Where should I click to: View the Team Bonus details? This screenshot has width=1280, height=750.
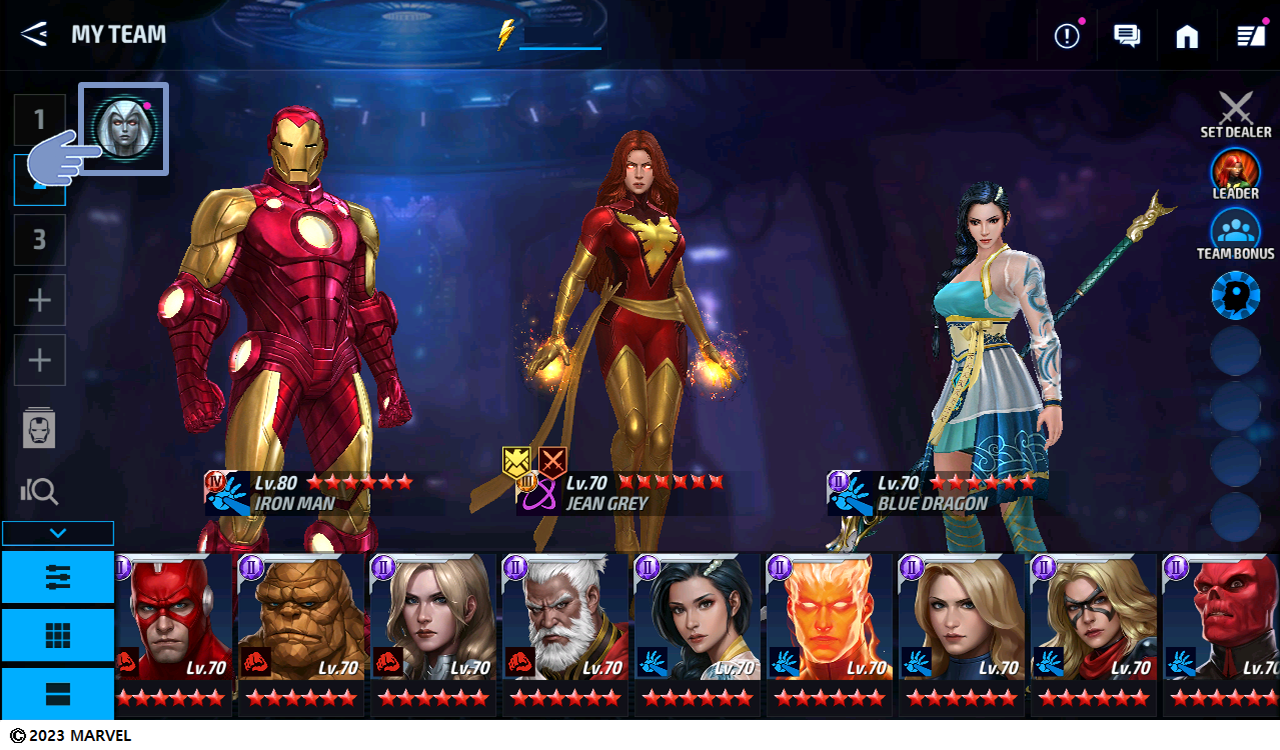[x=1236, y=234]
